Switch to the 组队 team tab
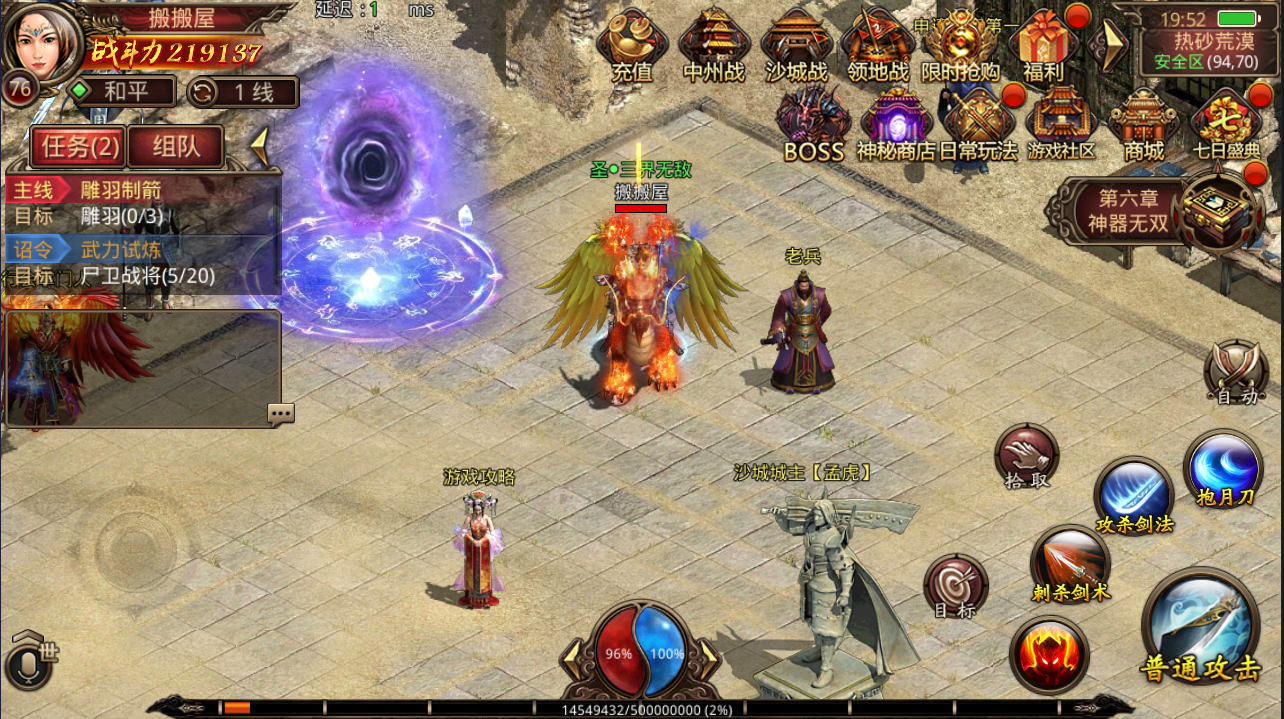This screenshot has height=719, width=1284. pos(176,147)
